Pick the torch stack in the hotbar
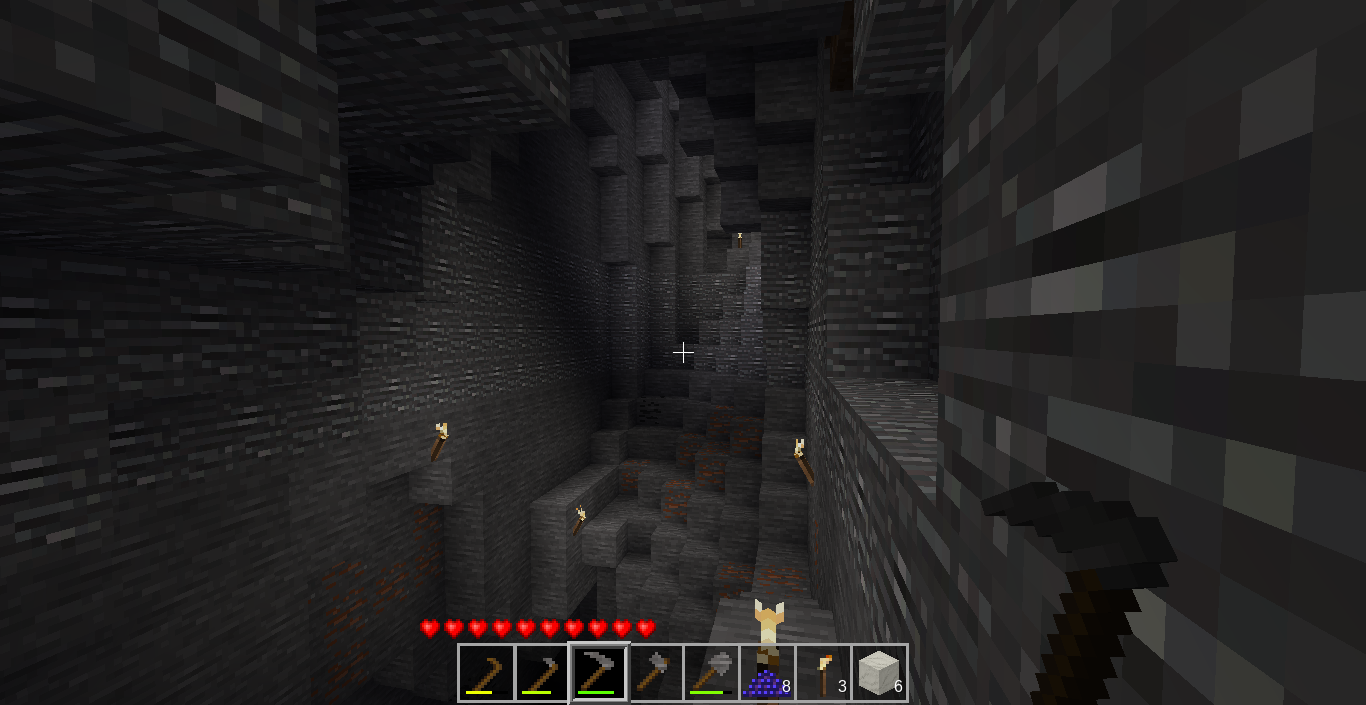This screenshot has width=1366, height=705. pyautogui.click(x=823, y=673)
